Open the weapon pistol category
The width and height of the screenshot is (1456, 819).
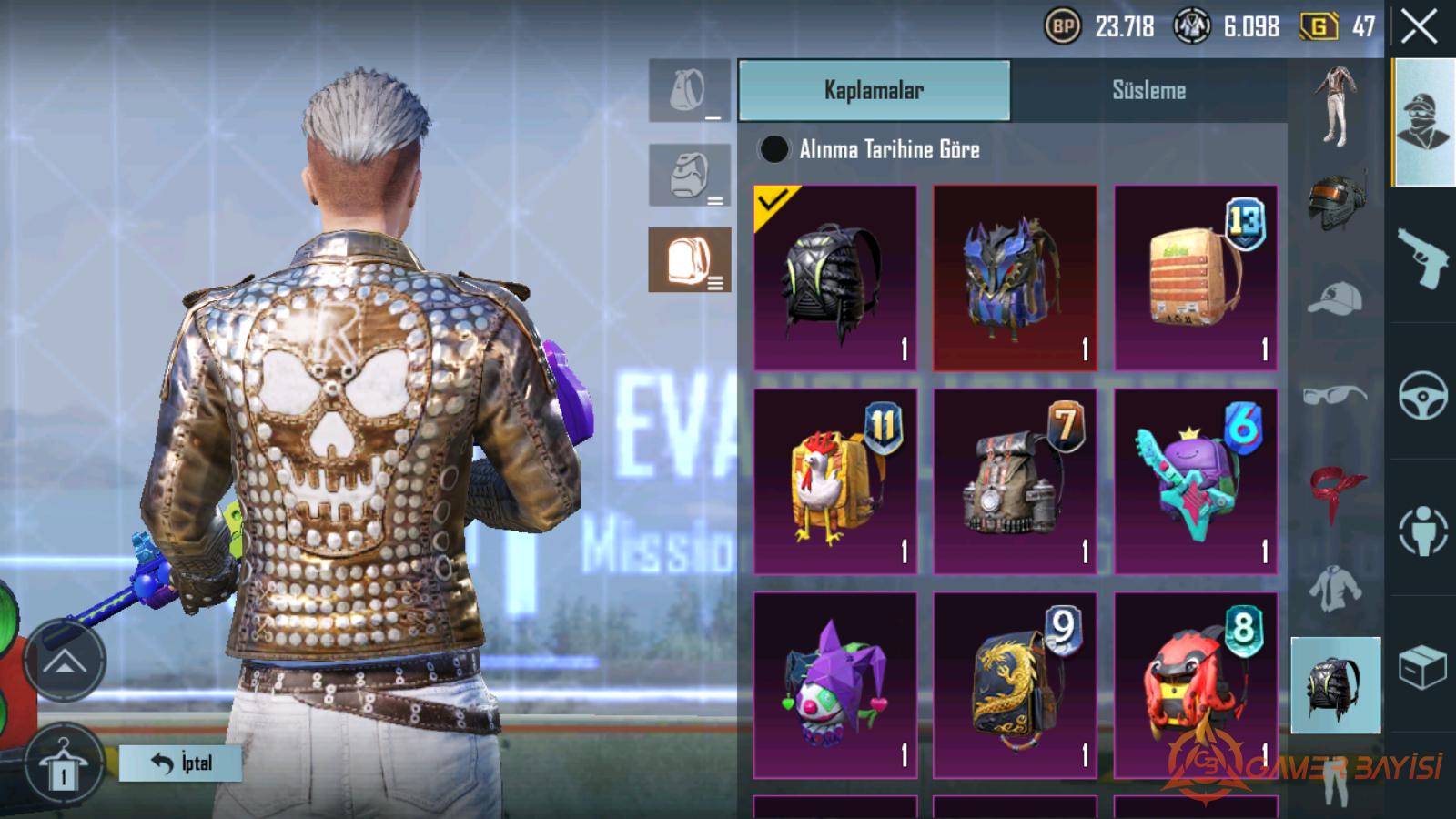(1423, 256)
